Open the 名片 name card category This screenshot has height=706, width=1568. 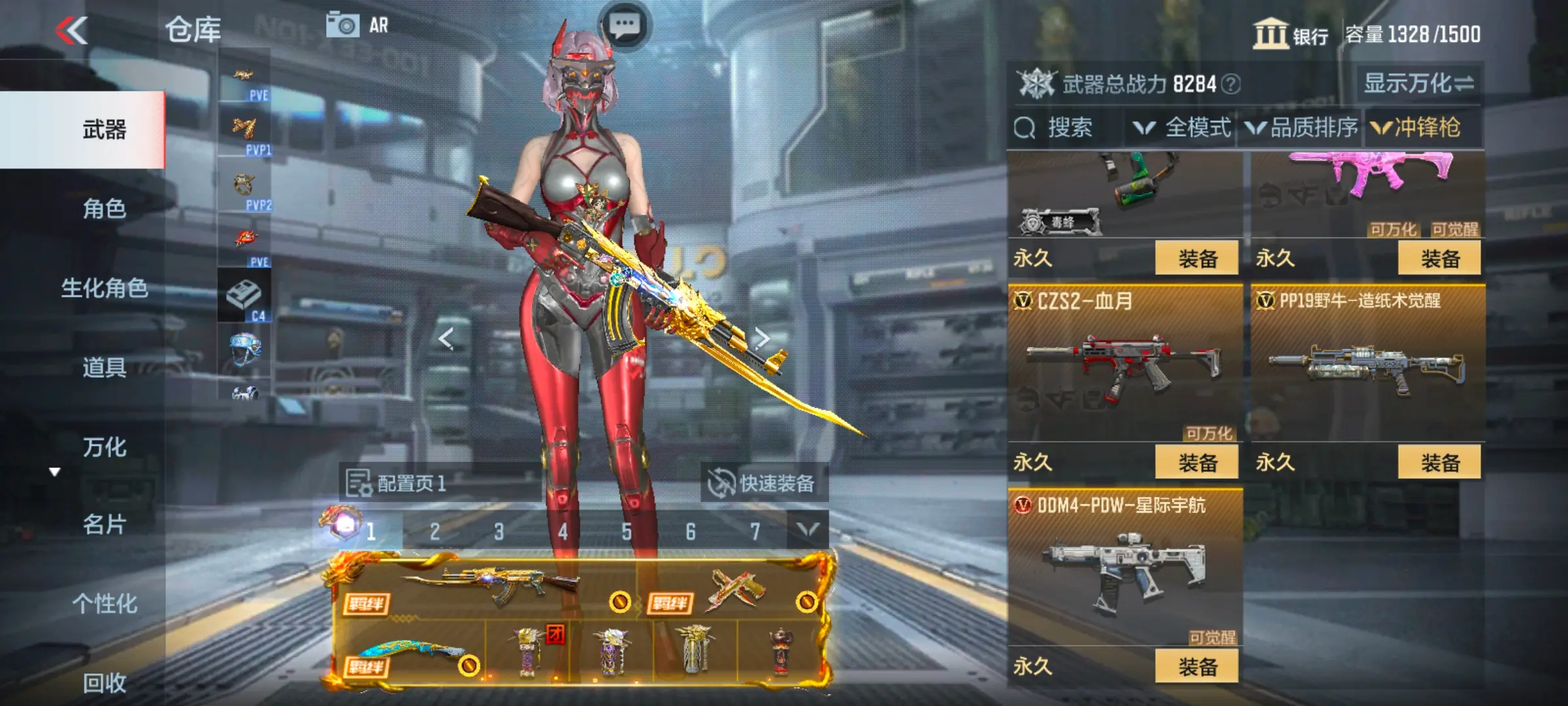pyautogui.click(x=105, y=524)
